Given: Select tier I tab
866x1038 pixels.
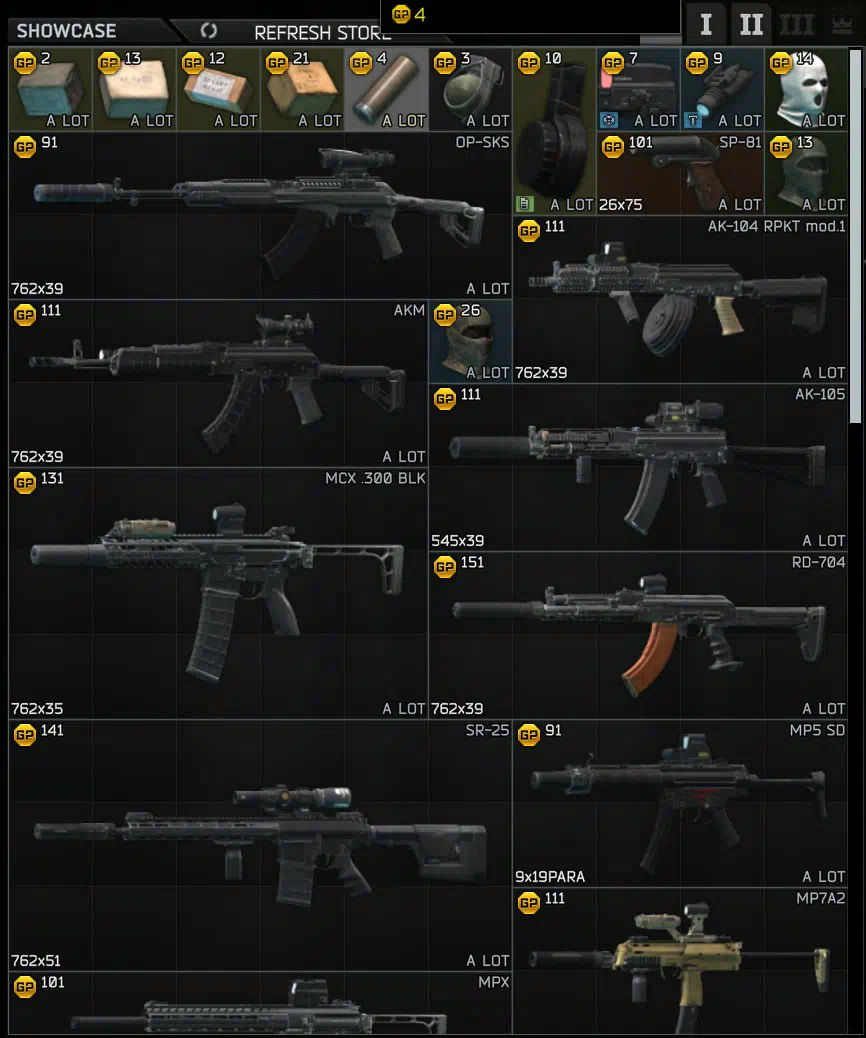Looking at the screenshot, I should pos(706,24).
